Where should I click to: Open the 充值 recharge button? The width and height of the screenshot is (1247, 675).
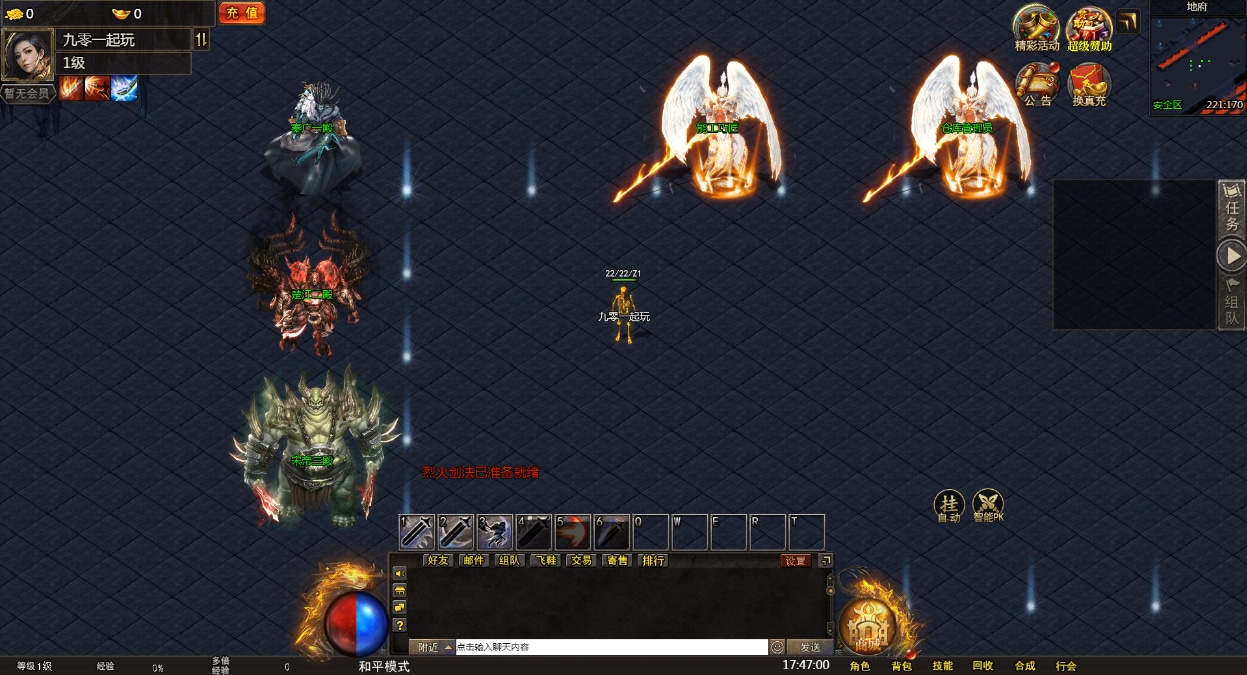tap(241, 13)
